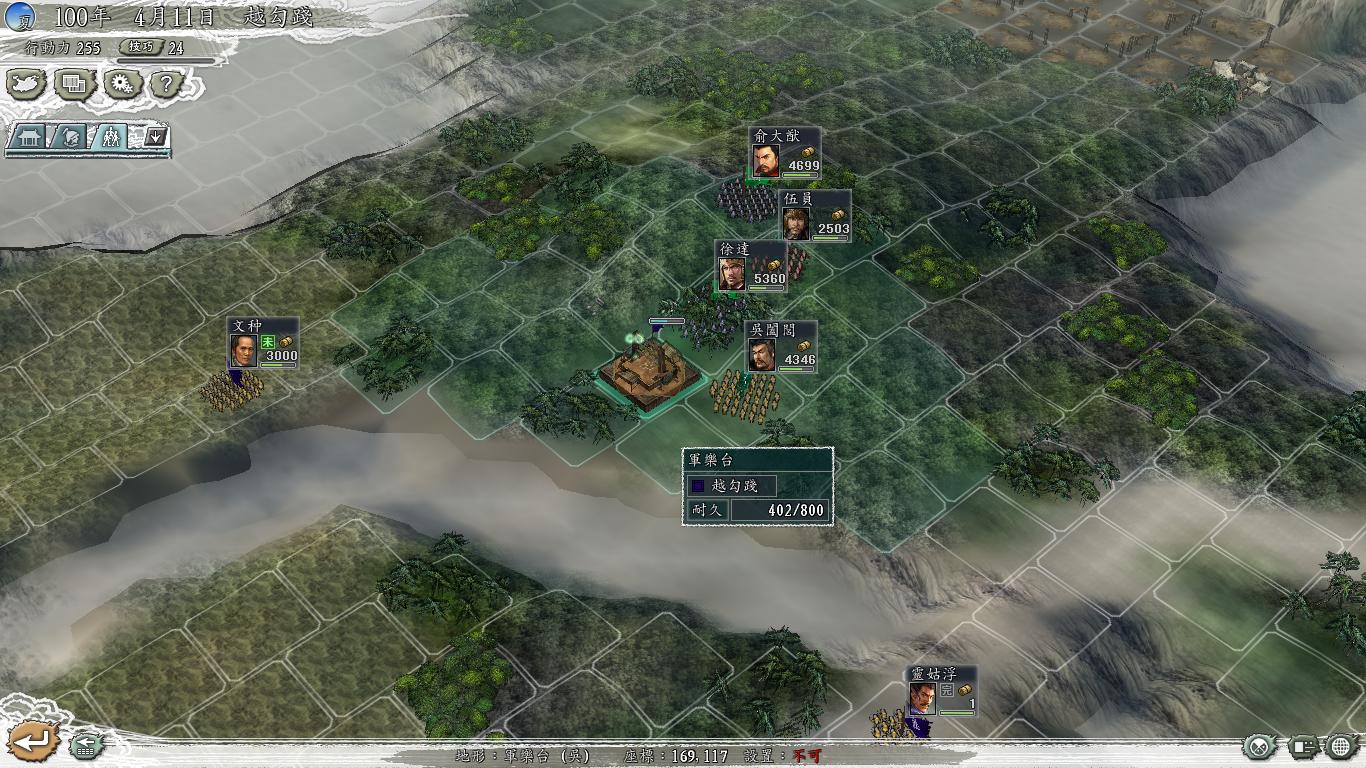The width and height of the screenshot is (1366, 768).
Task: Select 俞大猷's unit card
Action: (x=786, y=153)
